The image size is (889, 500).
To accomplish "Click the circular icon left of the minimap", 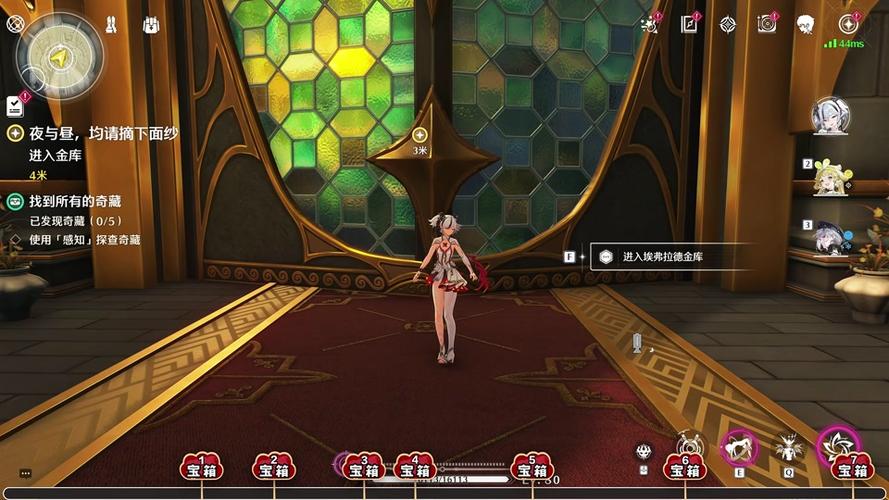I will (14, 25).
